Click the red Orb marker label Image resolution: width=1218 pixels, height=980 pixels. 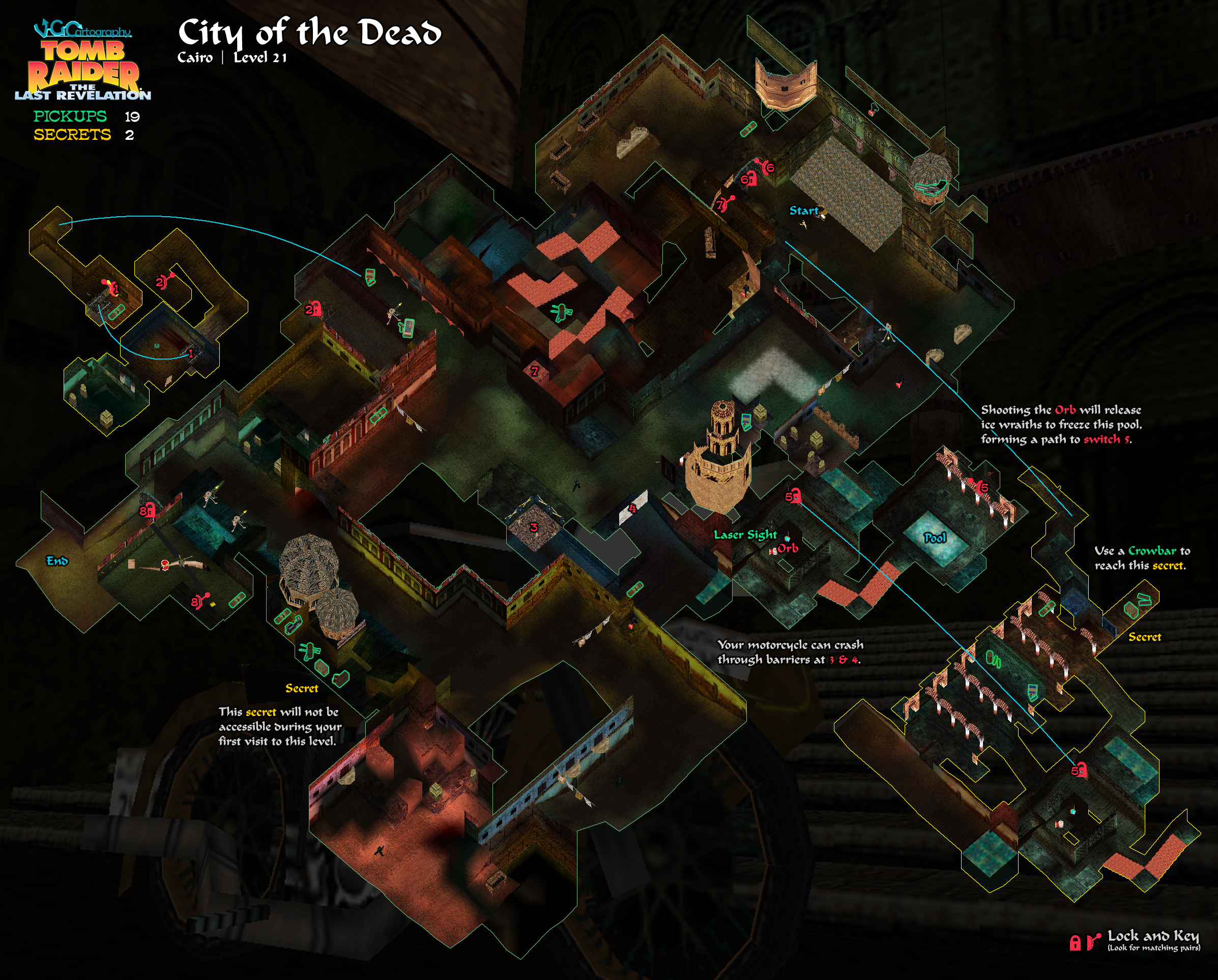click(788, 548)
